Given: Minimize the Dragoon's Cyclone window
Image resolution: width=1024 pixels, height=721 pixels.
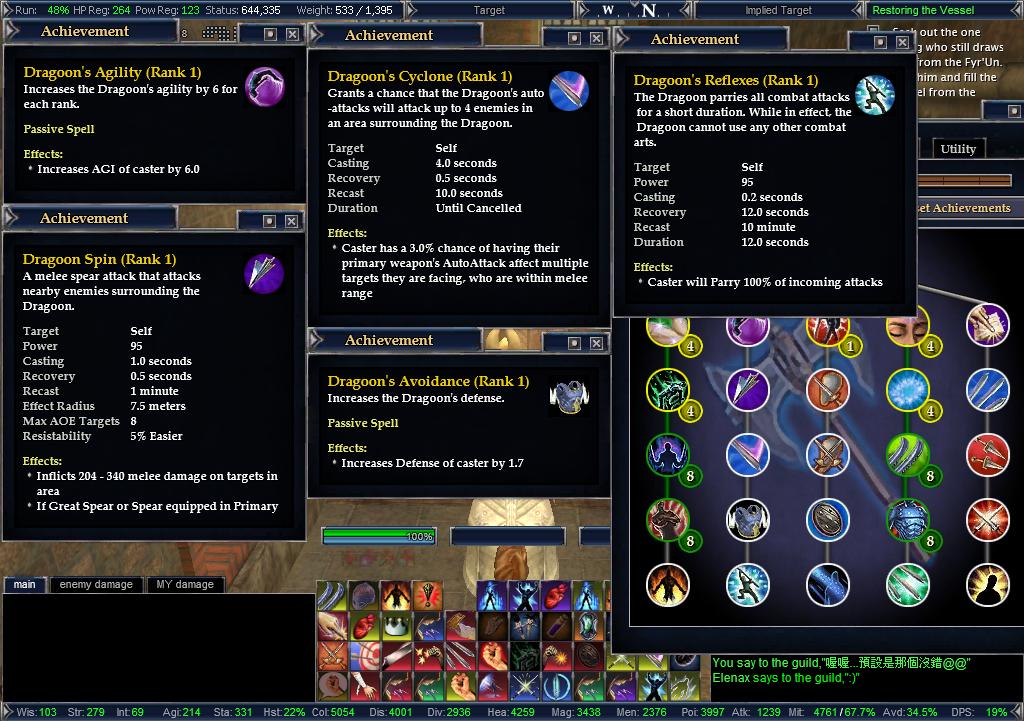Looking at the screenshot, I should tap(574, 38).
